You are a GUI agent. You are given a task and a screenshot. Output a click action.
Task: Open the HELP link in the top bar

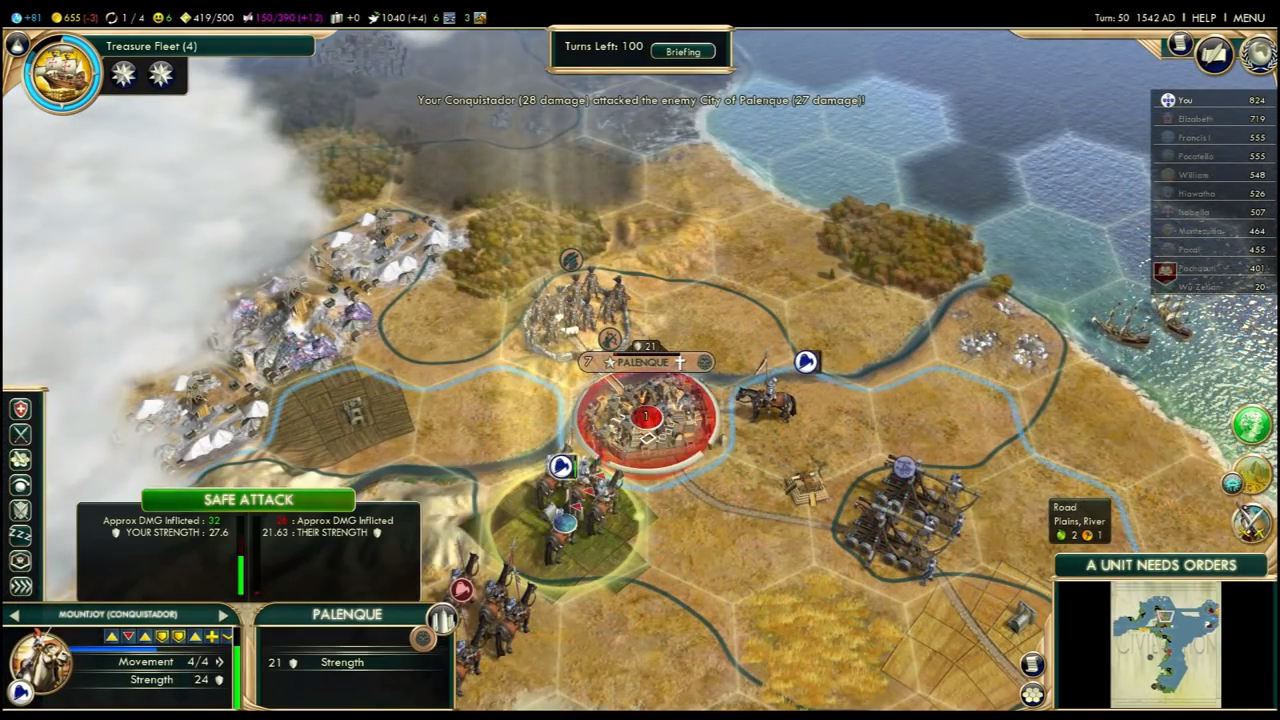coord(1204,18)
